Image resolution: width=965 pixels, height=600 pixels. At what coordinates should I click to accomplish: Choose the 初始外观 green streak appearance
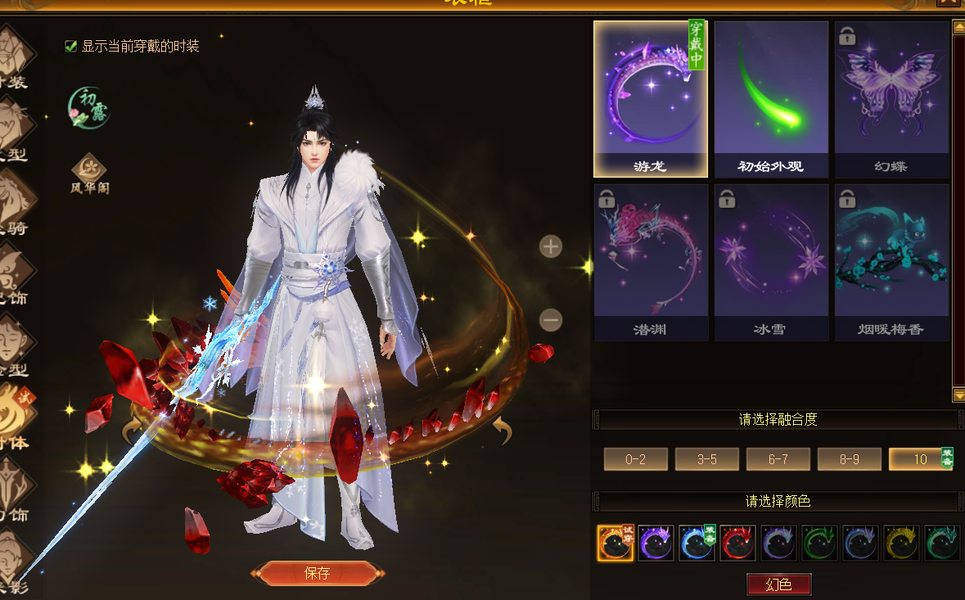771,99
